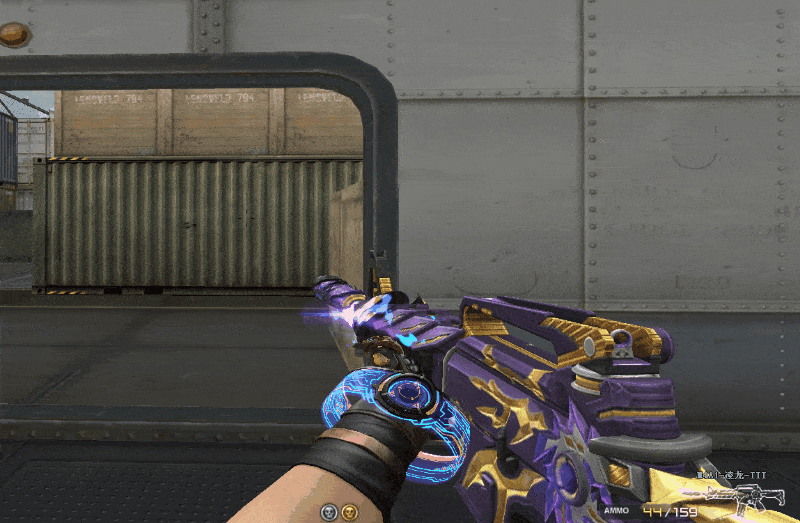Screen dimensions: 800x523
Task: Select the silver skull medal icon
Action: point(328,512)
